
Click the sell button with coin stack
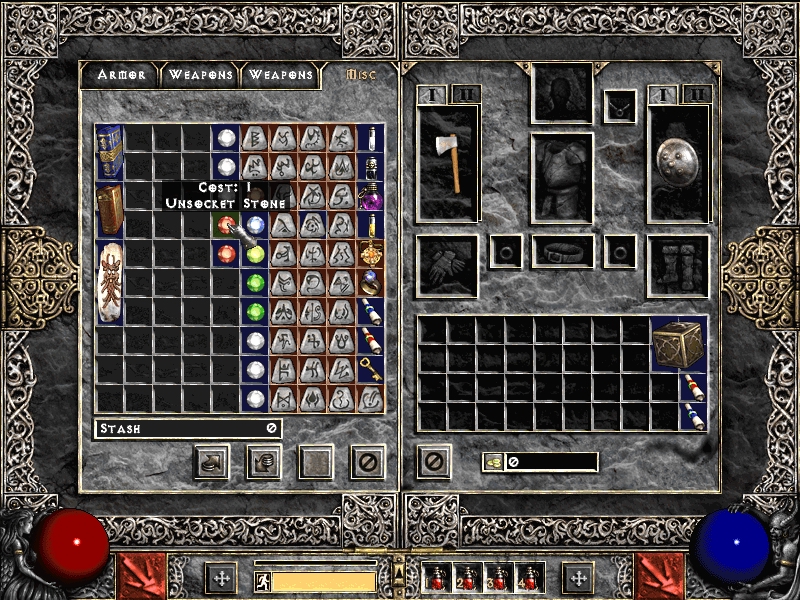tap(264, 461)
